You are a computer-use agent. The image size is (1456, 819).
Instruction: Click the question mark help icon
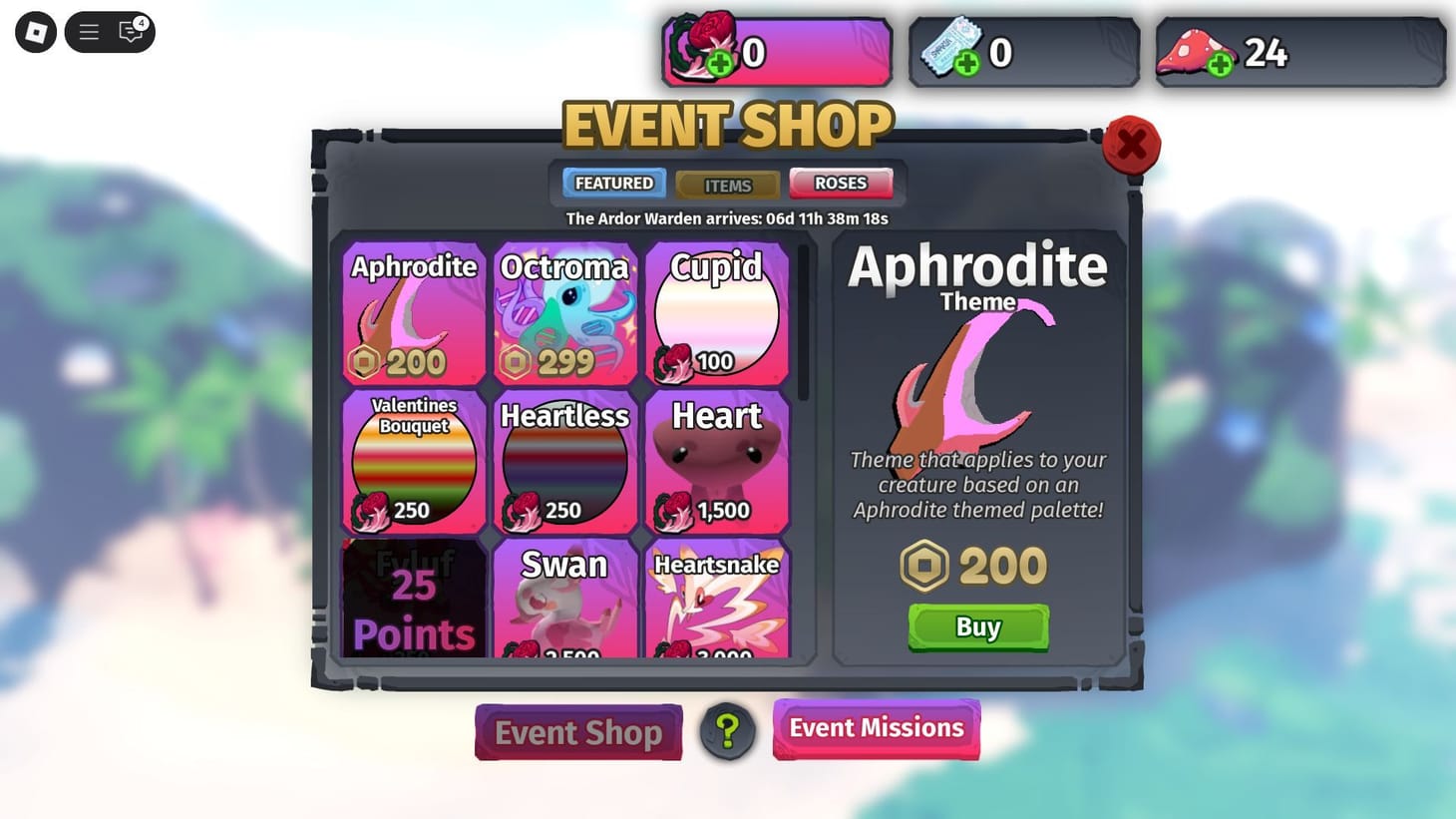727,731
